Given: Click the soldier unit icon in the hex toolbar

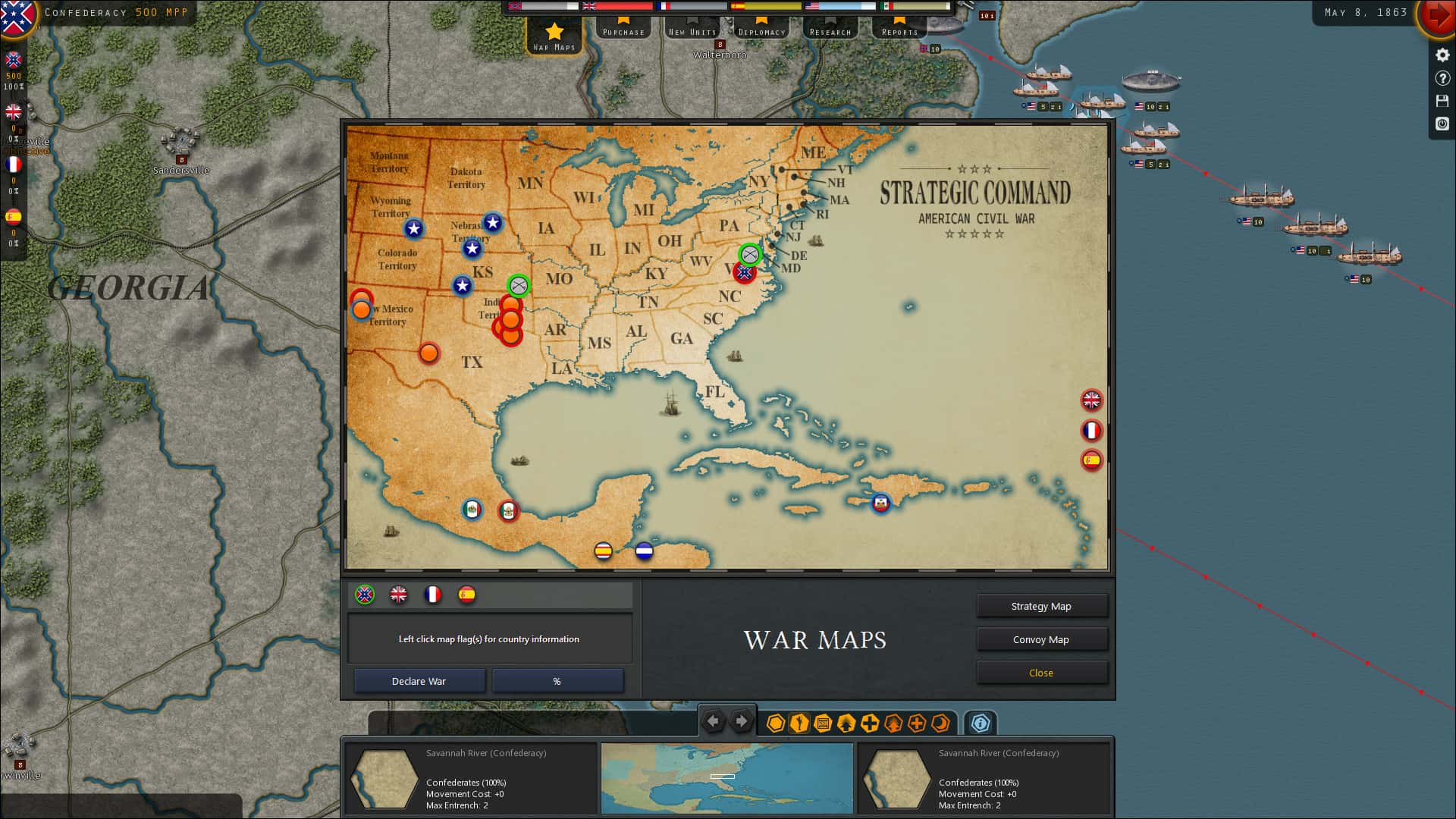Looking at the screenshot, I should pos(798,724).
